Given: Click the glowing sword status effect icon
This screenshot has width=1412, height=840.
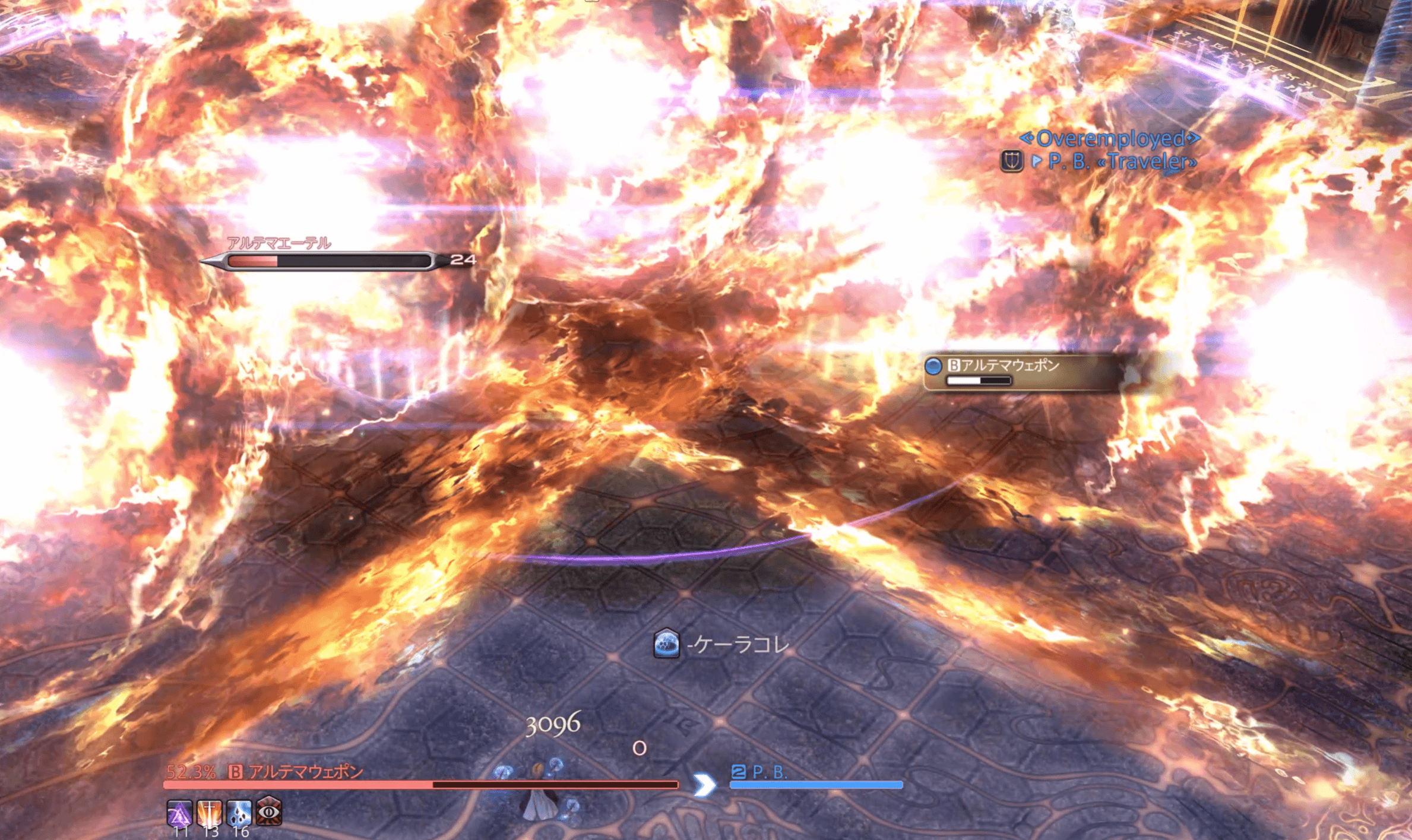Looking at the screenshot, I should pyautogui.click(x=209, y=812).
